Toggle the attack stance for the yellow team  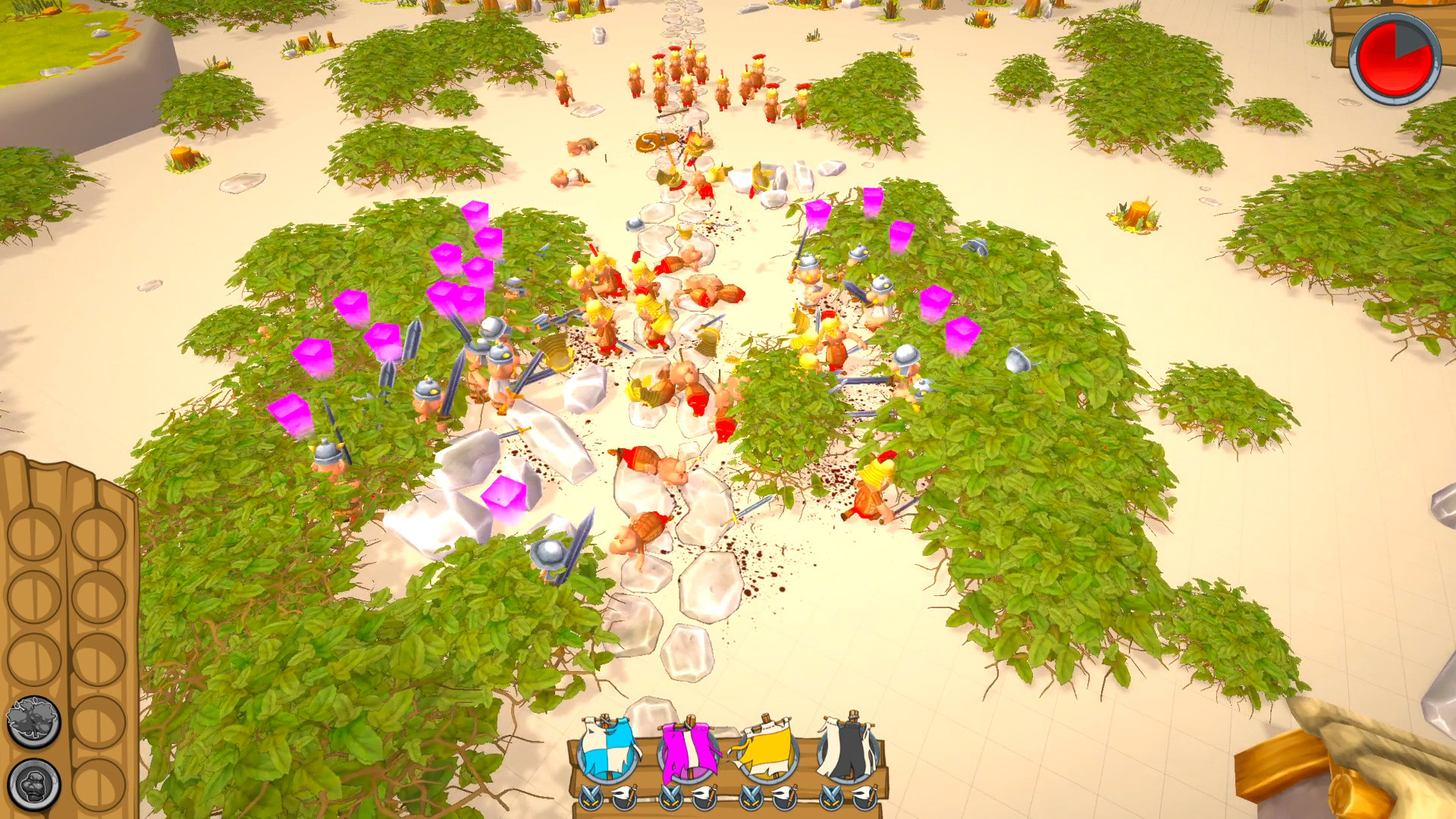click(749, 798)
